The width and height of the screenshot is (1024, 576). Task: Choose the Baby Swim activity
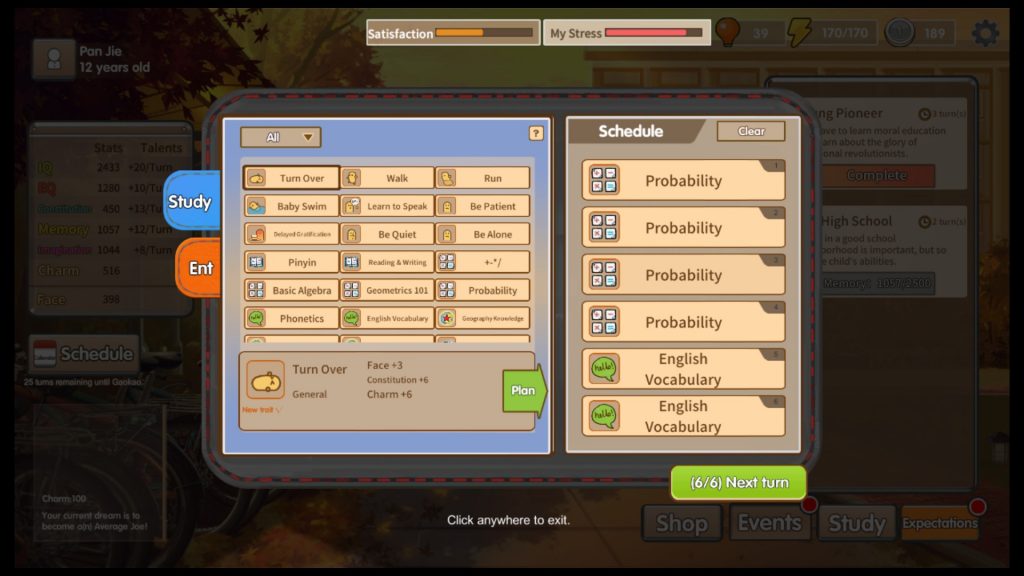tap(292, 206)
